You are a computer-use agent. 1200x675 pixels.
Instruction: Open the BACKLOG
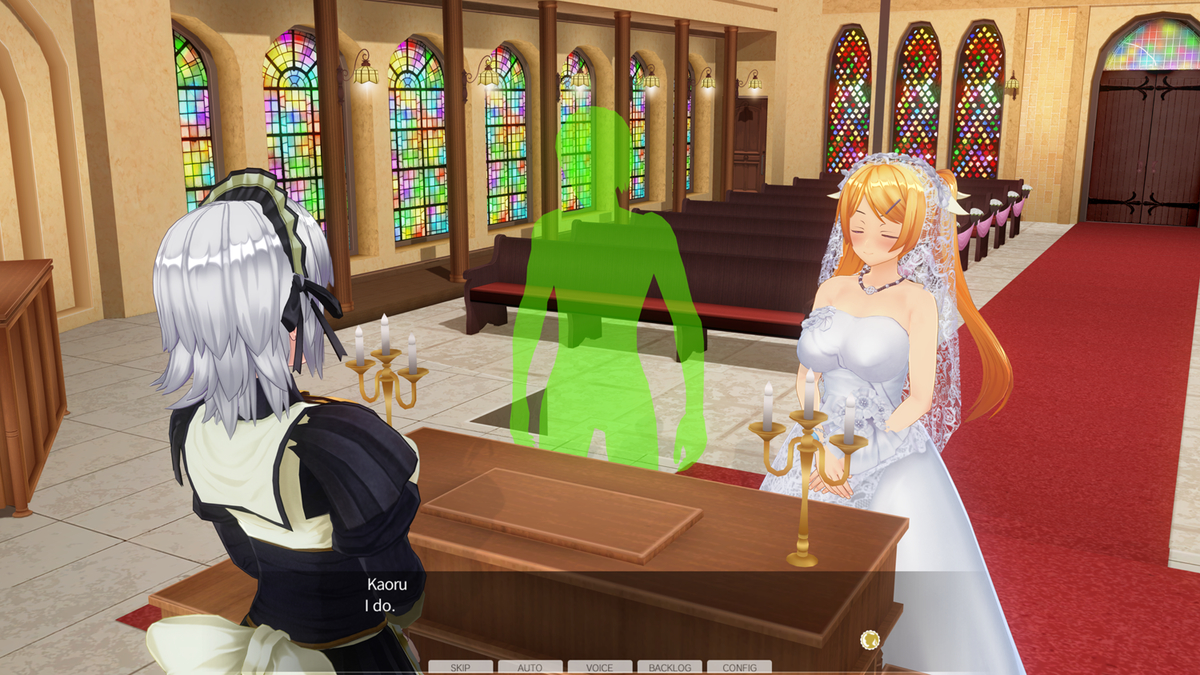click(669, 667)
